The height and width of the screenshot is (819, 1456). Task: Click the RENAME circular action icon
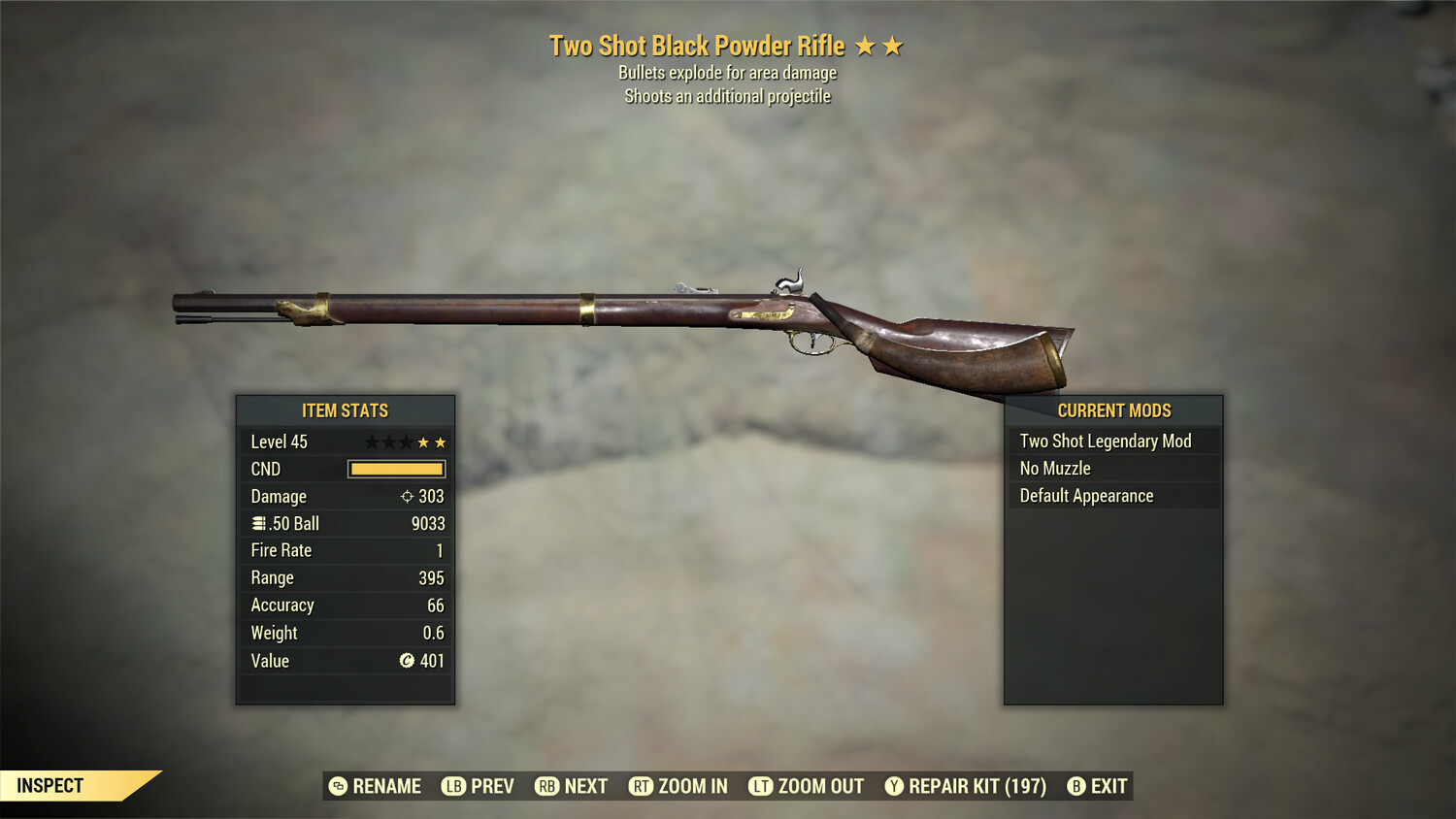(x=339, y=786)
